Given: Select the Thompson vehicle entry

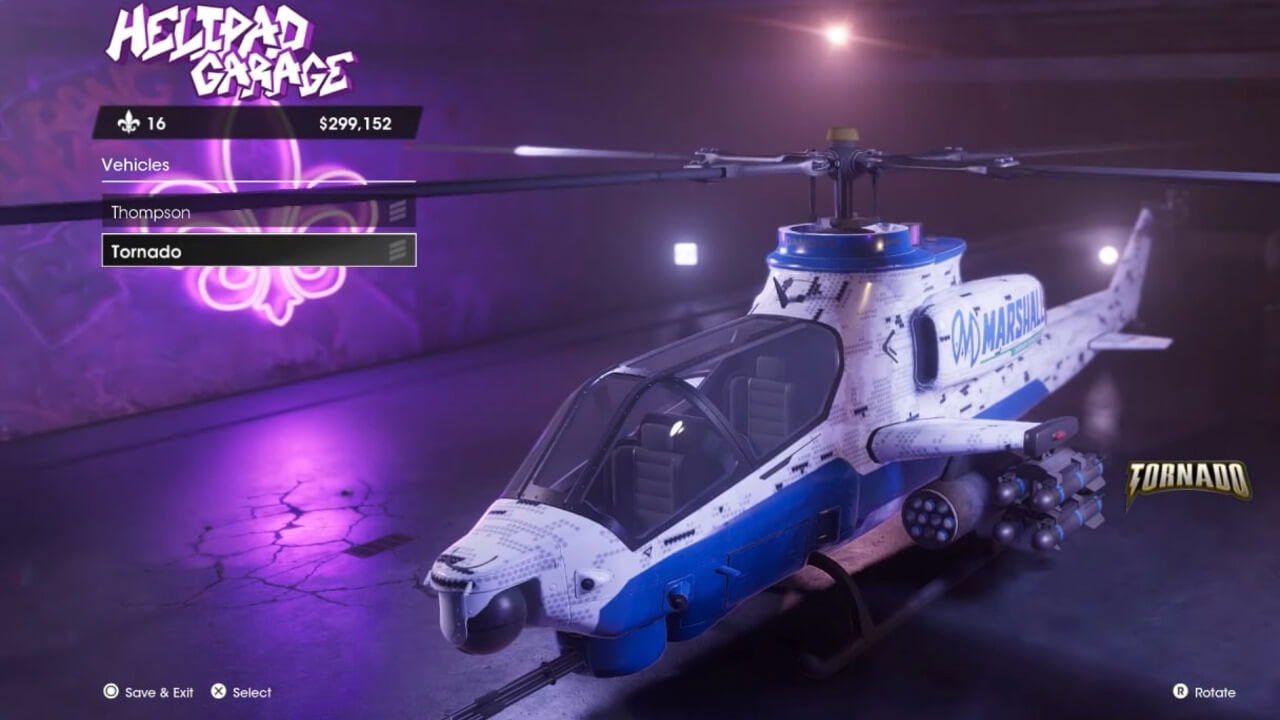Looking at the screenshot, I should tap(257, 212).
